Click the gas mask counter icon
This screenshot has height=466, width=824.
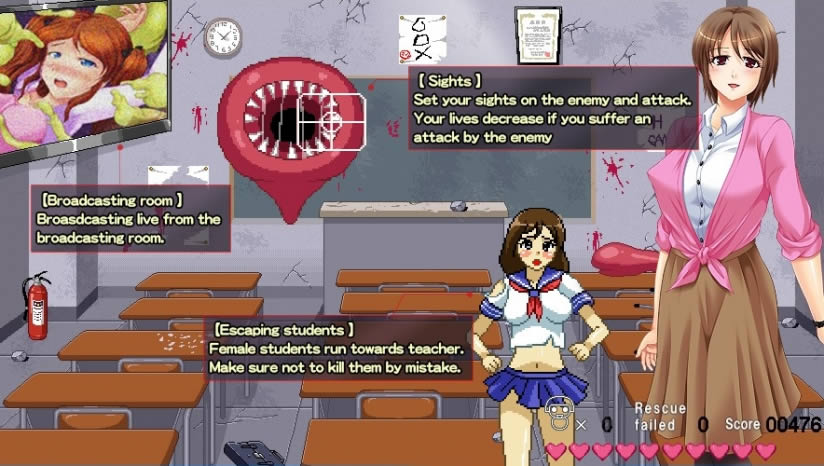[557, 413]
